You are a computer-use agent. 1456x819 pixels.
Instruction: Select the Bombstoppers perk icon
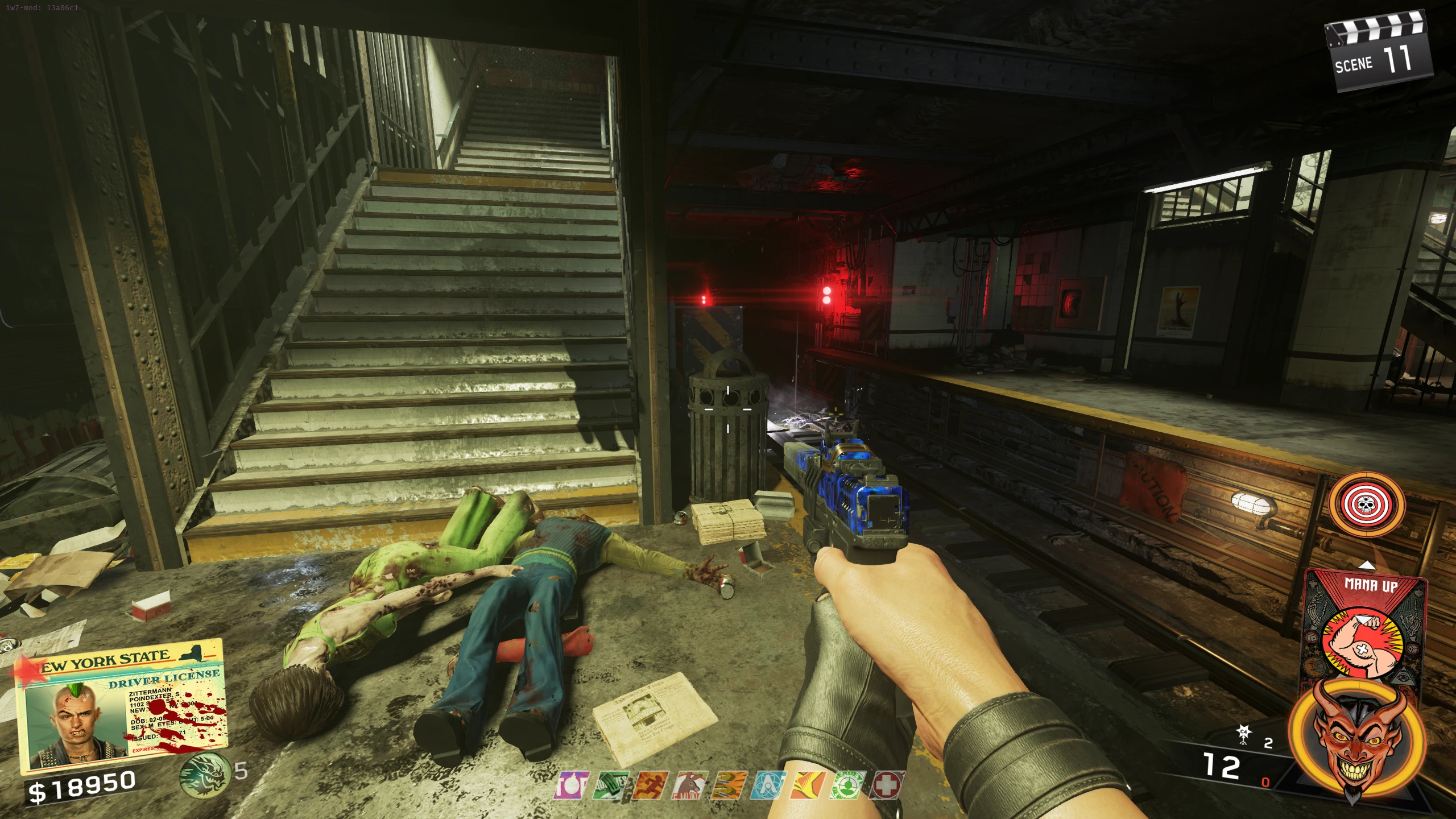(570, 785)
